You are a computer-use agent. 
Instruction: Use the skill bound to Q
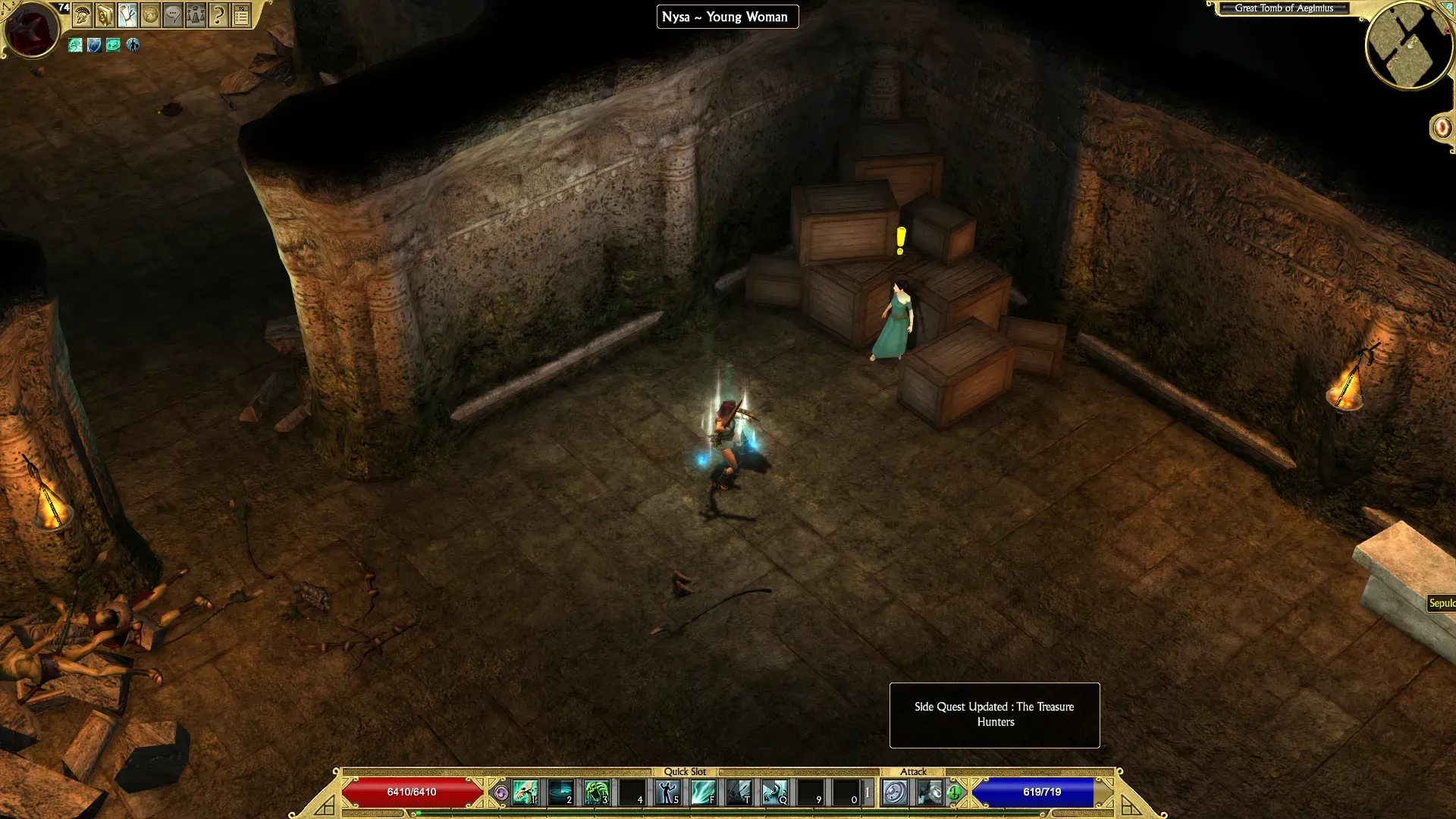(774, 792)
